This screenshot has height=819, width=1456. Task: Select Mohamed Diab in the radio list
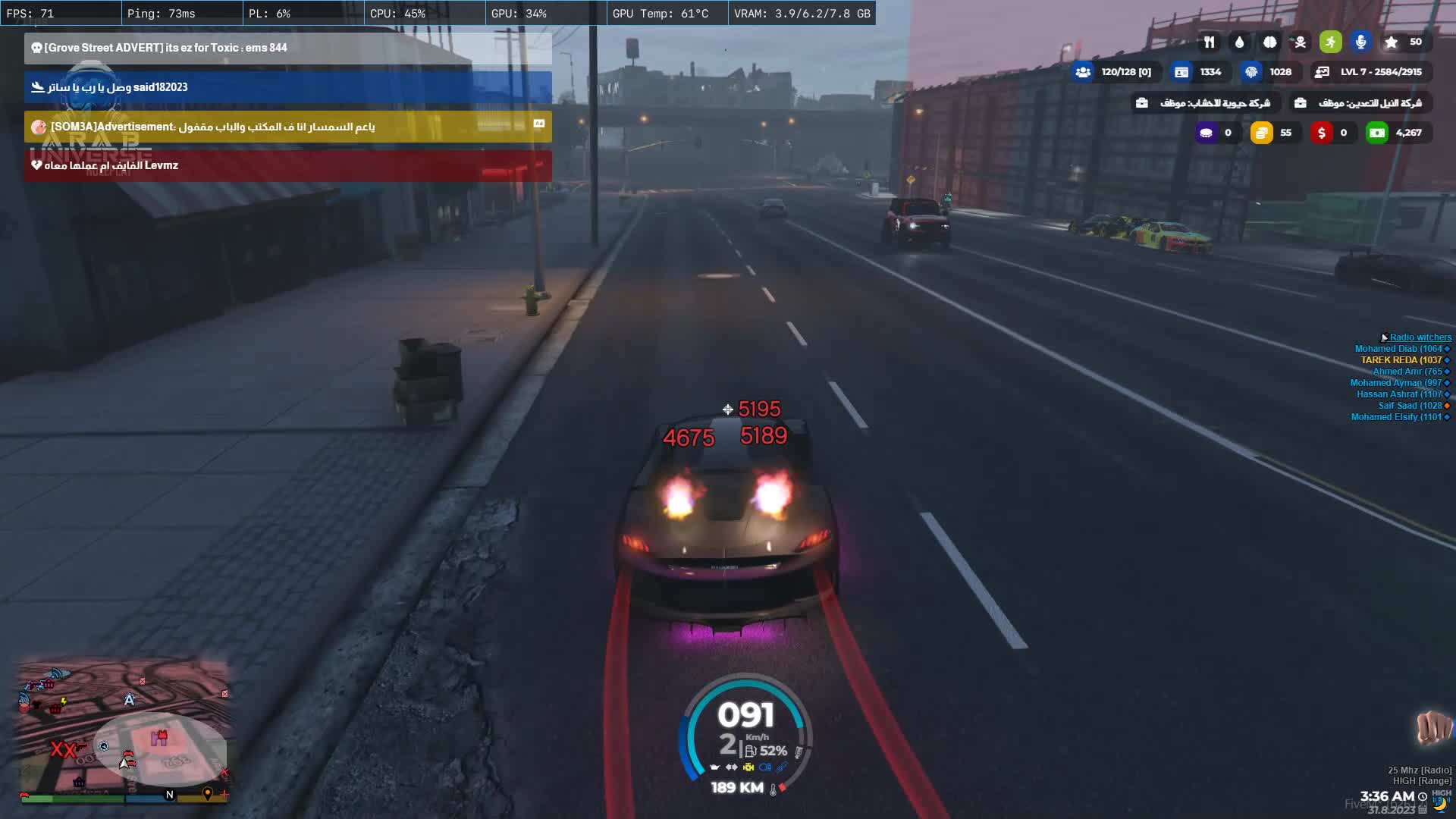[1398, 349]
